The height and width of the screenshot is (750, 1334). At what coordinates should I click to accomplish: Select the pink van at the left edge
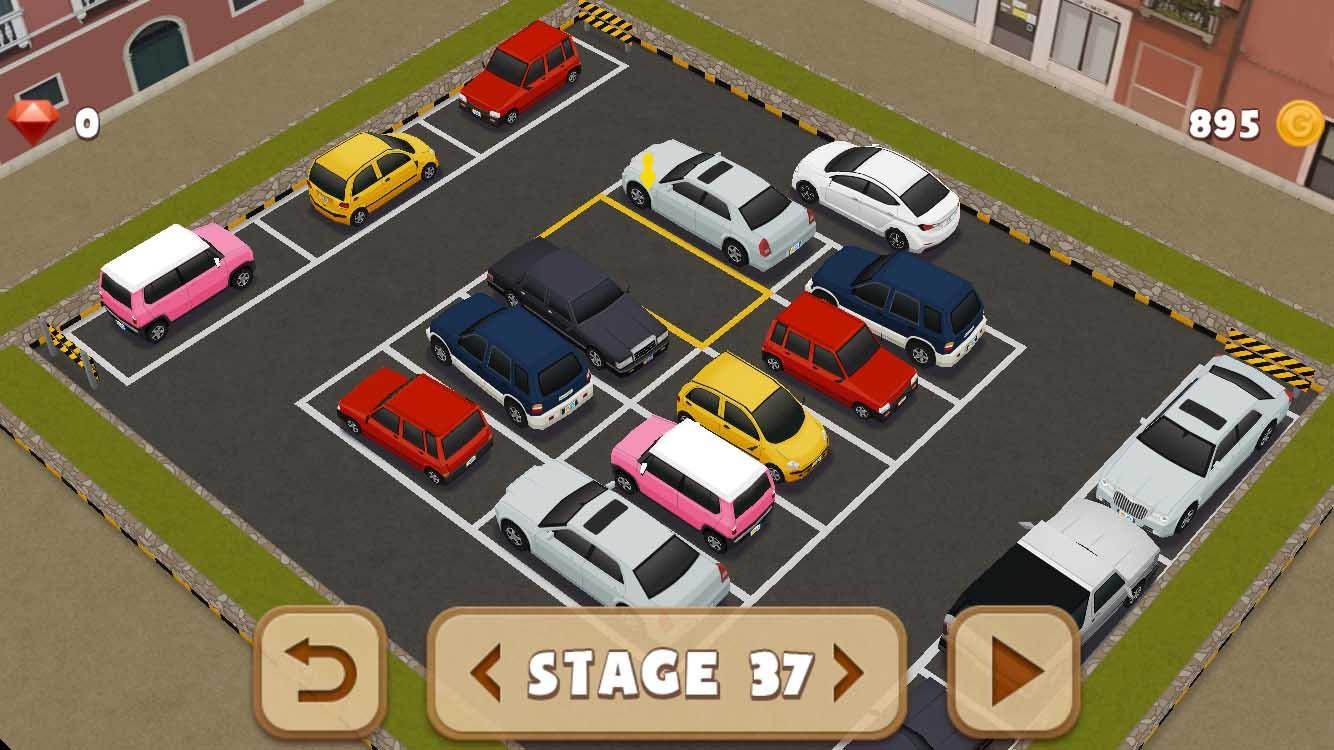[180, 285]
